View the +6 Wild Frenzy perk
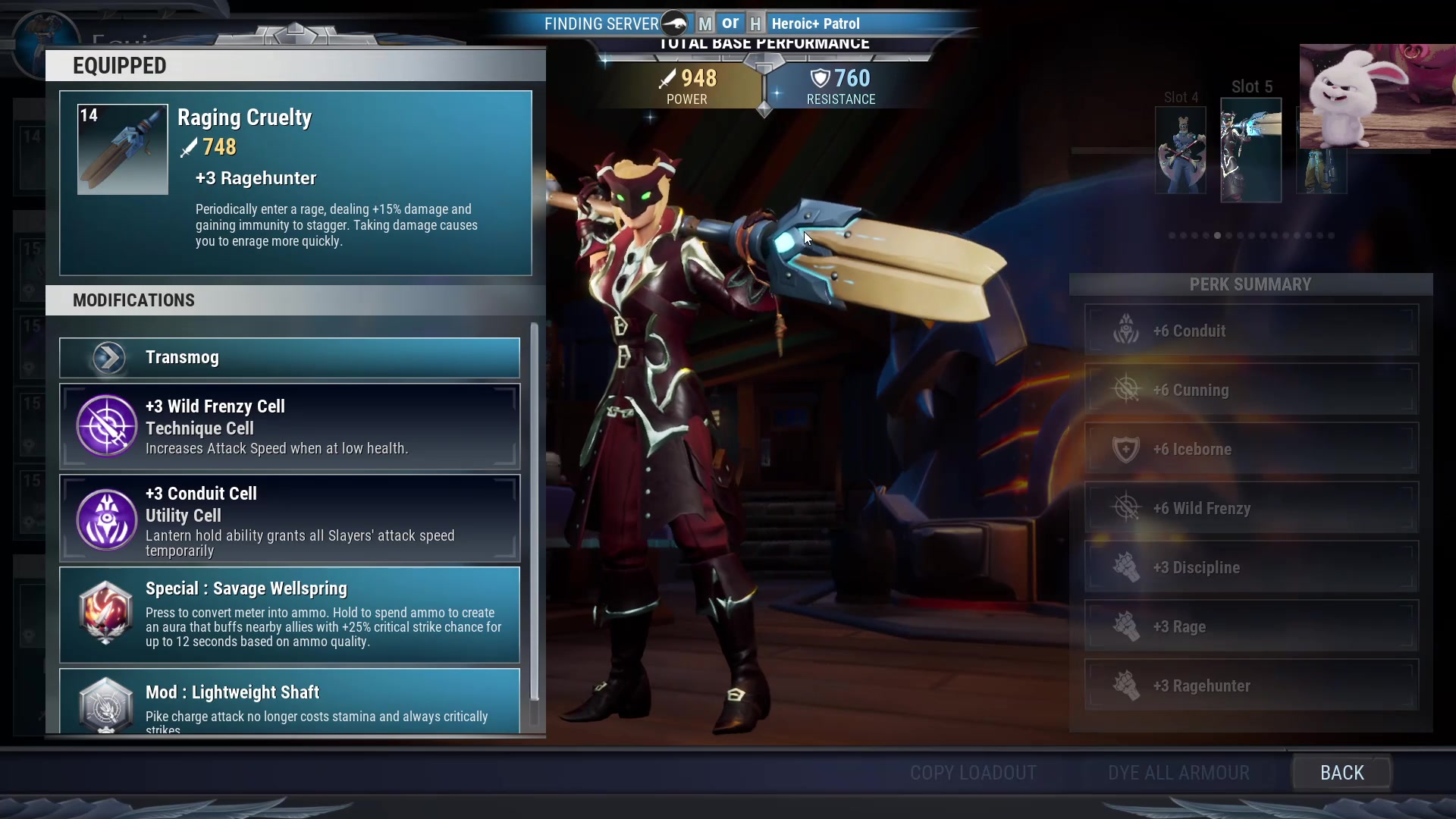Viewport: 1456px width, 819px height. [x=1251, y=508]
